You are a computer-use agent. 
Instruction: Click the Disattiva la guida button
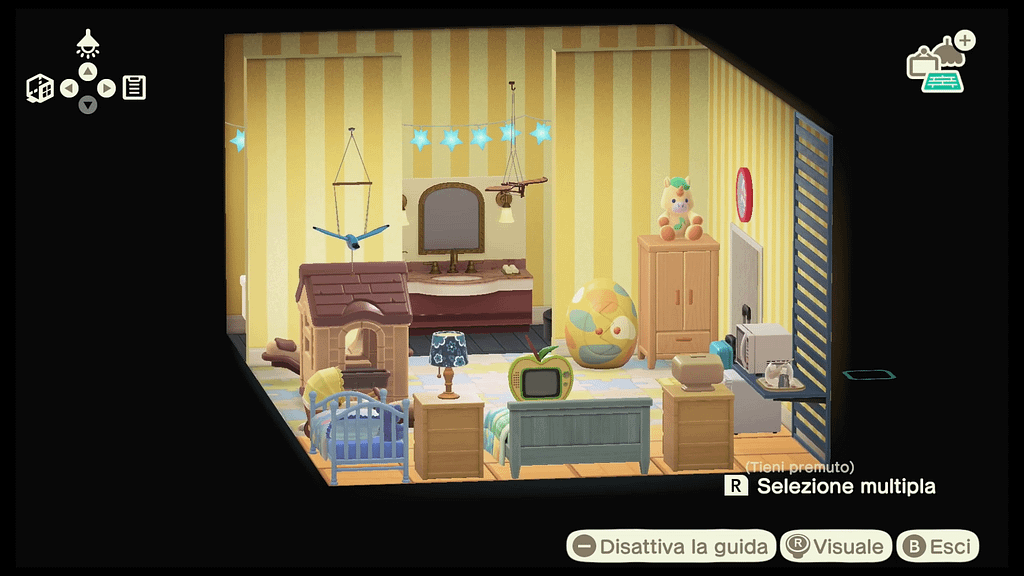(672, 546)
